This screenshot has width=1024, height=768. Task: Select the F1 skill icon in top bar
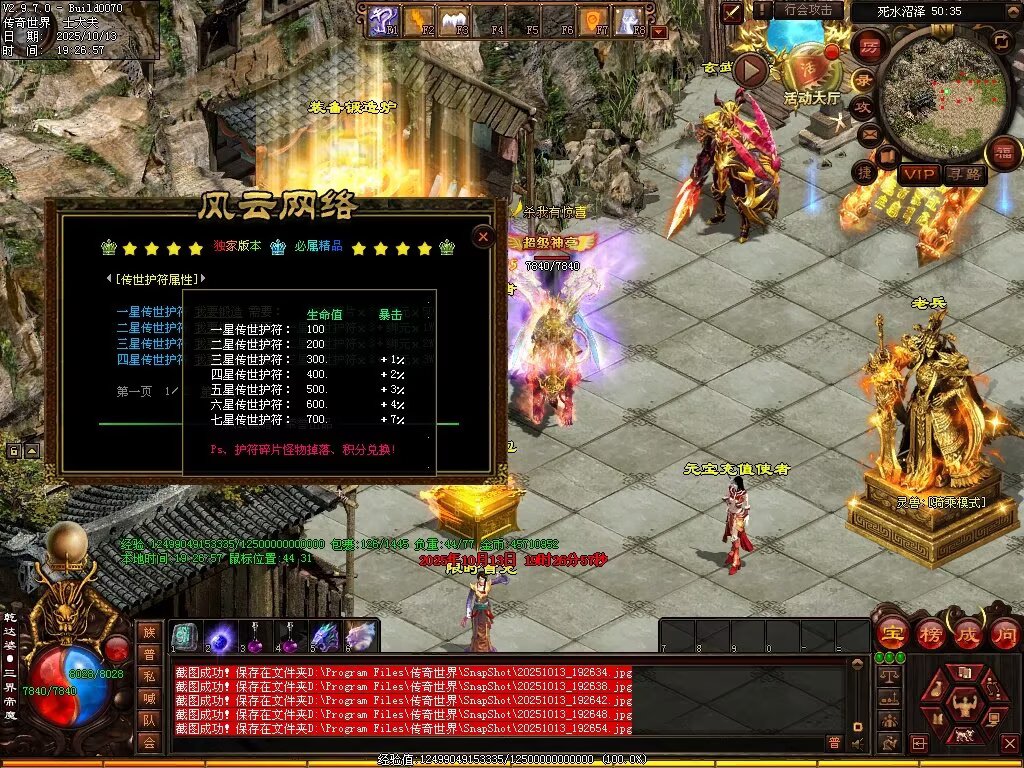point(382,19)
